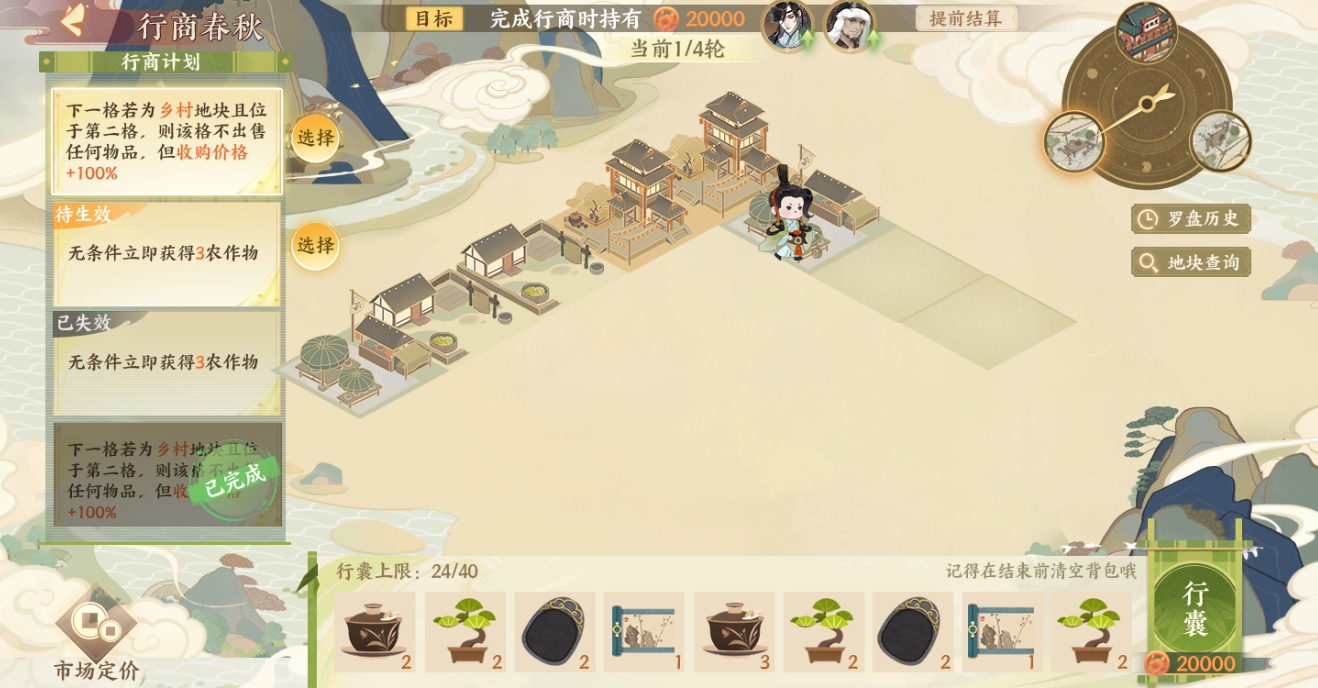Choose the 选择 button beside the 收购价格 plan
1318x688 pixels.
tap(315, 138)
